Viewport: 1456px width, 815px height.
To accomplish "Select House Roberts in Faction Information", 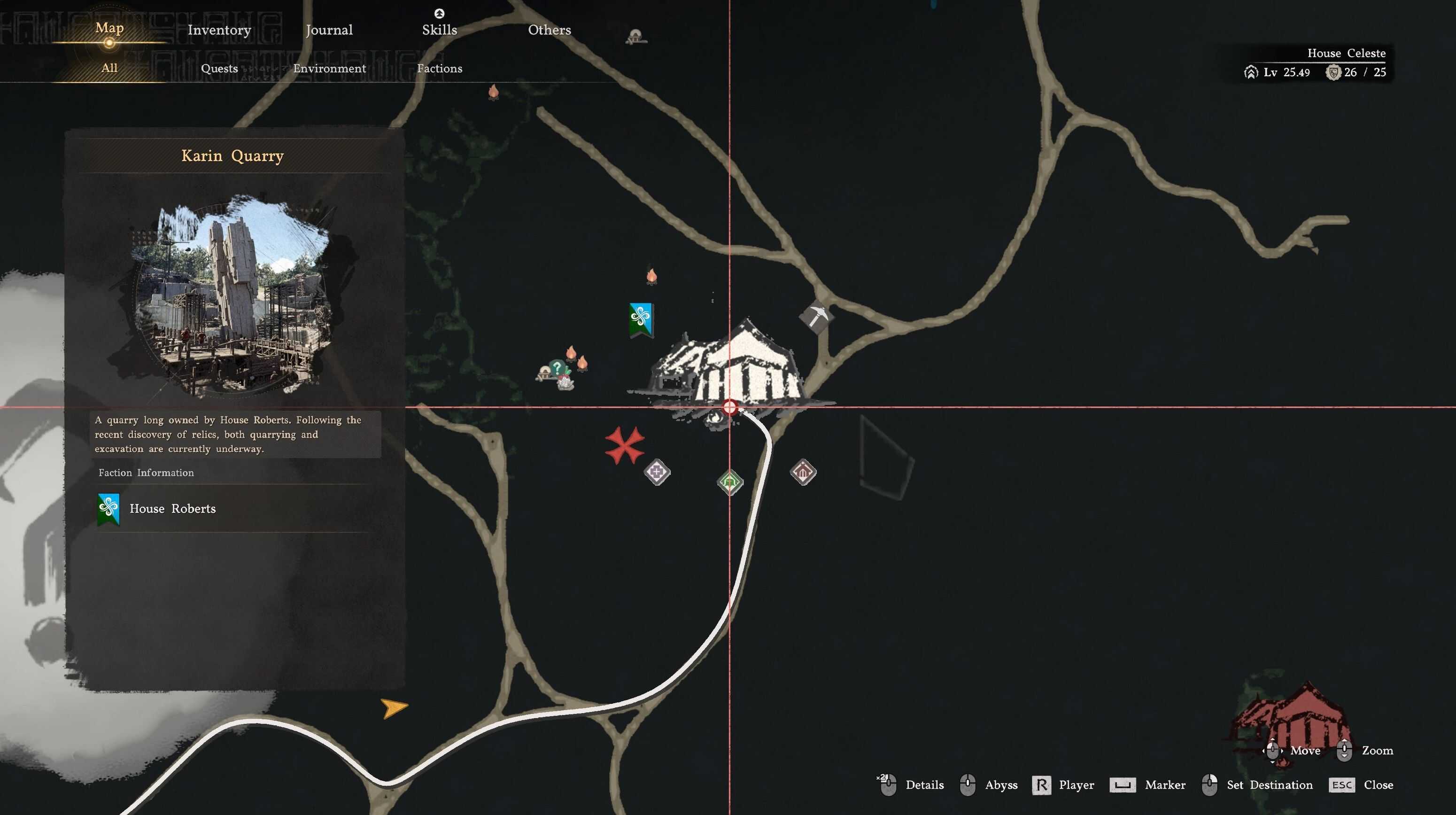I will pyautogui.click(x=172, y=509).
